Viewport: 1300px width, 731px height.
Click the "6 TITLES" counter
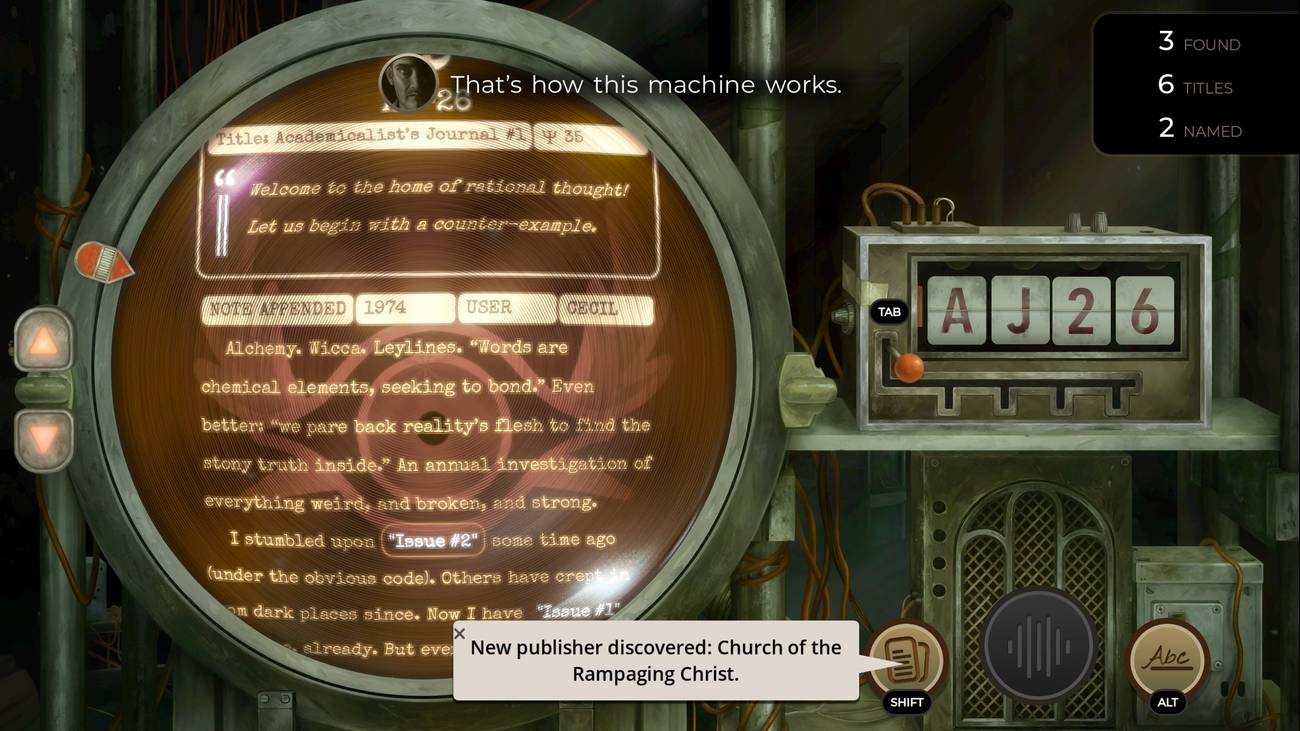click(x=1195, y=85)
